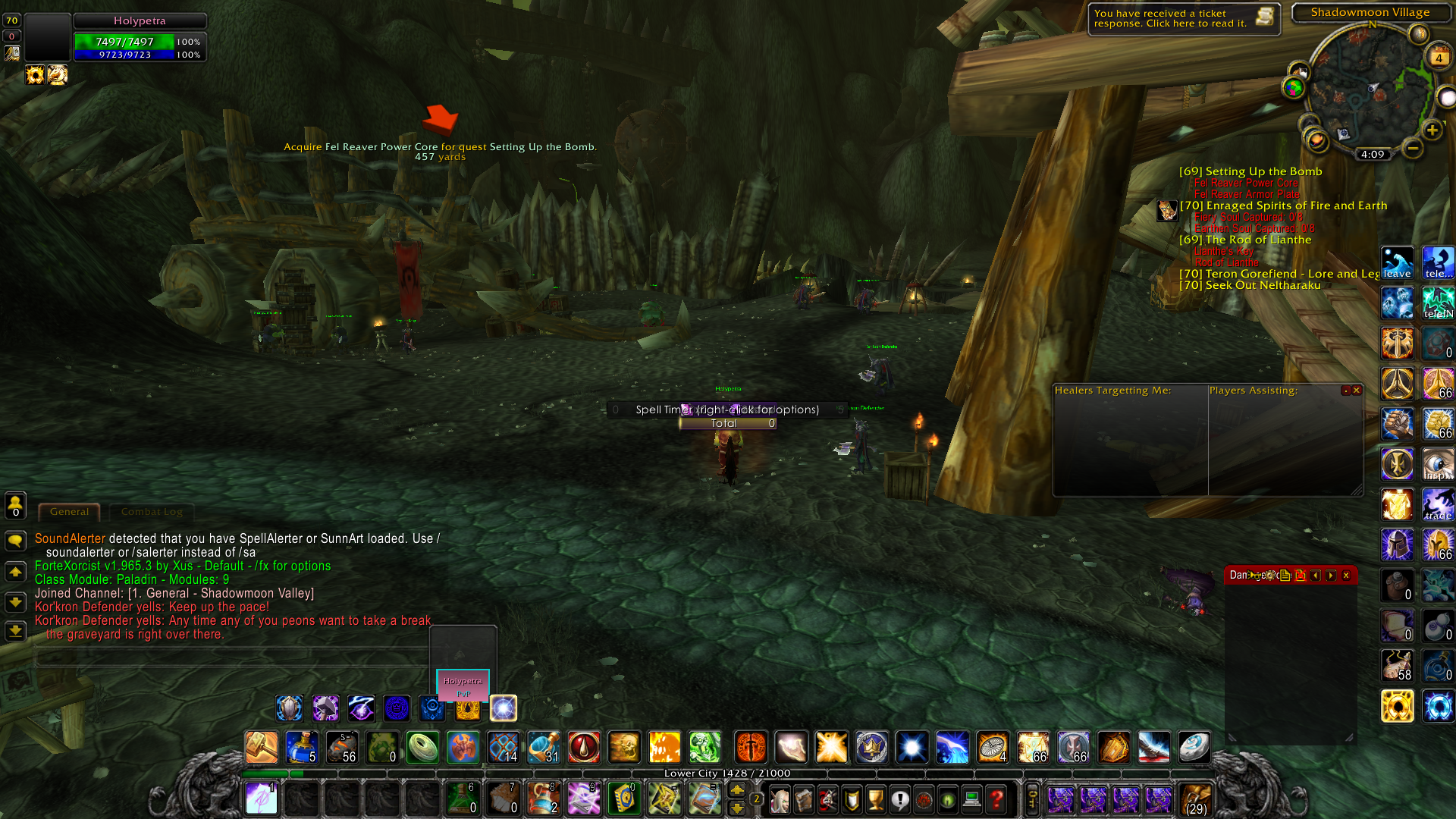Click the Holypetra player portrait frame
The image size is (1456, 819).
tap(47, 36)
